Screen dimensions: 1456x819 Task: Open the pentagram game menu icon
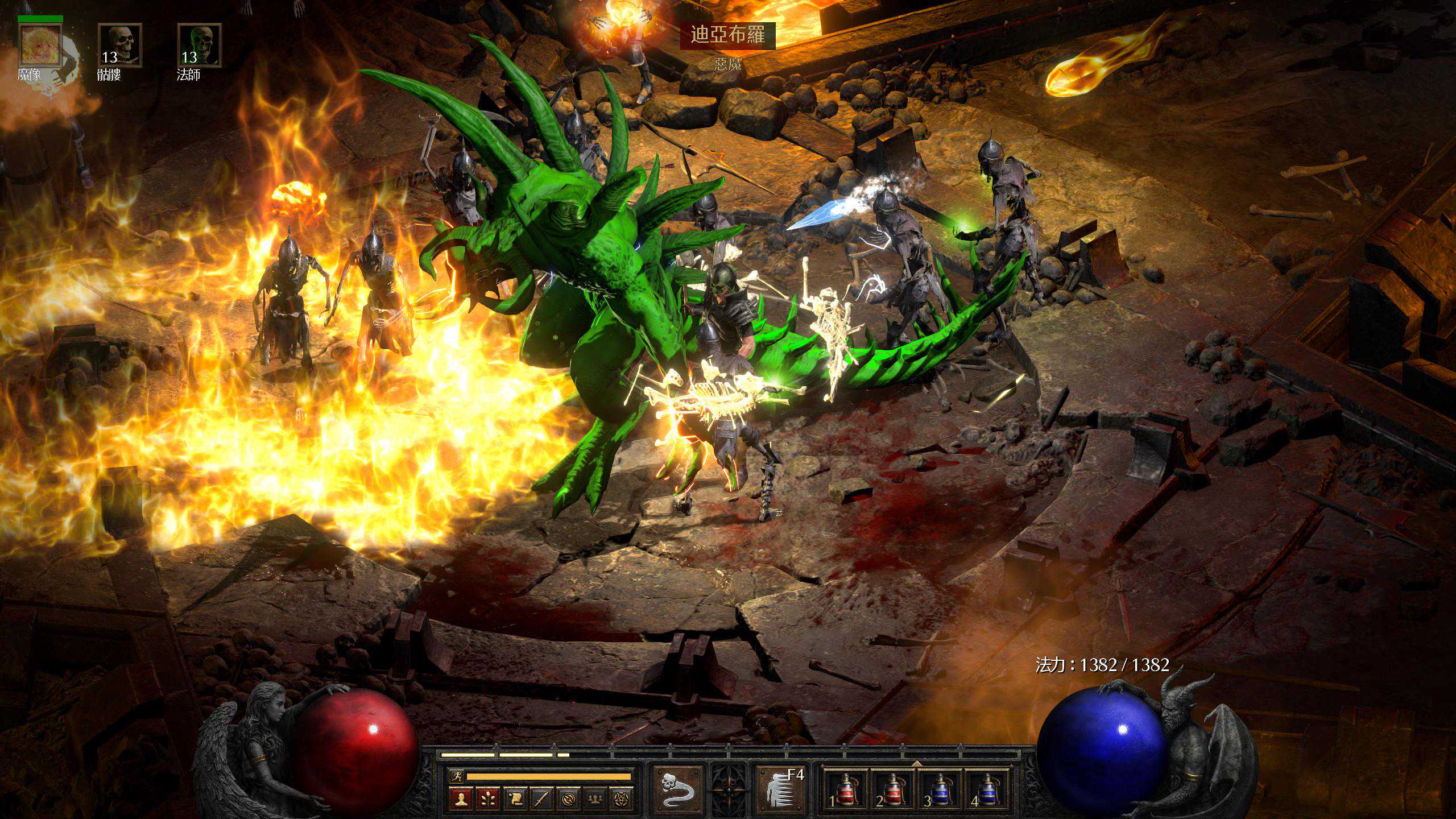pyautogui.click(x=622, y=799)
